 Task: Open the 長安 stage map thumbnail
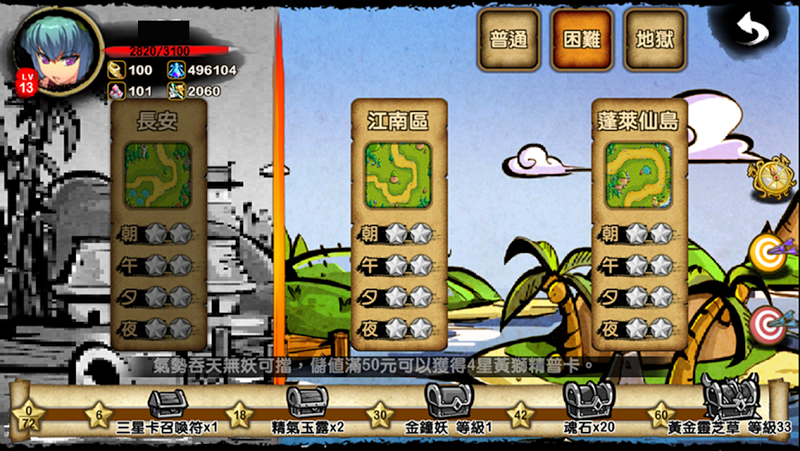[x=155, y=174]
